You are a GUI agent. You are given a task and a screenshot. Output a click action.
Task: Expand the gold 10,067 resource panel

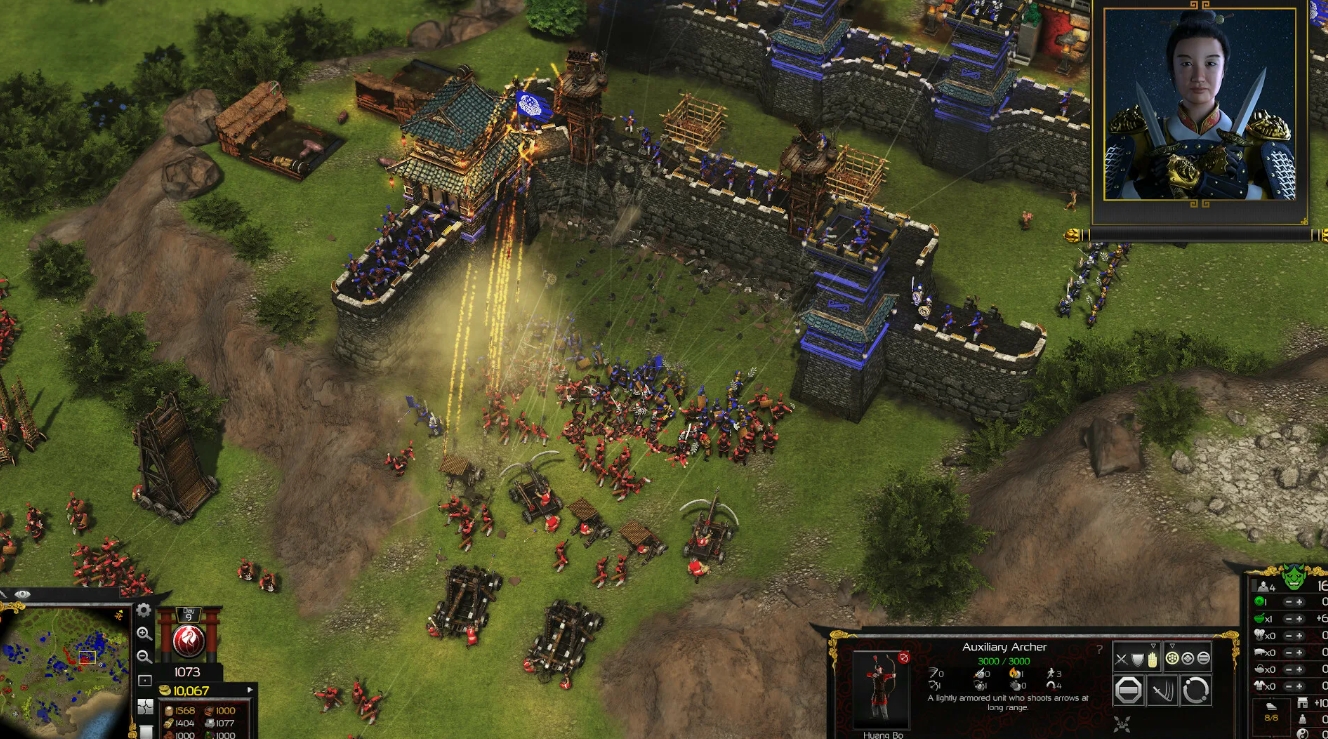(250, 690)
